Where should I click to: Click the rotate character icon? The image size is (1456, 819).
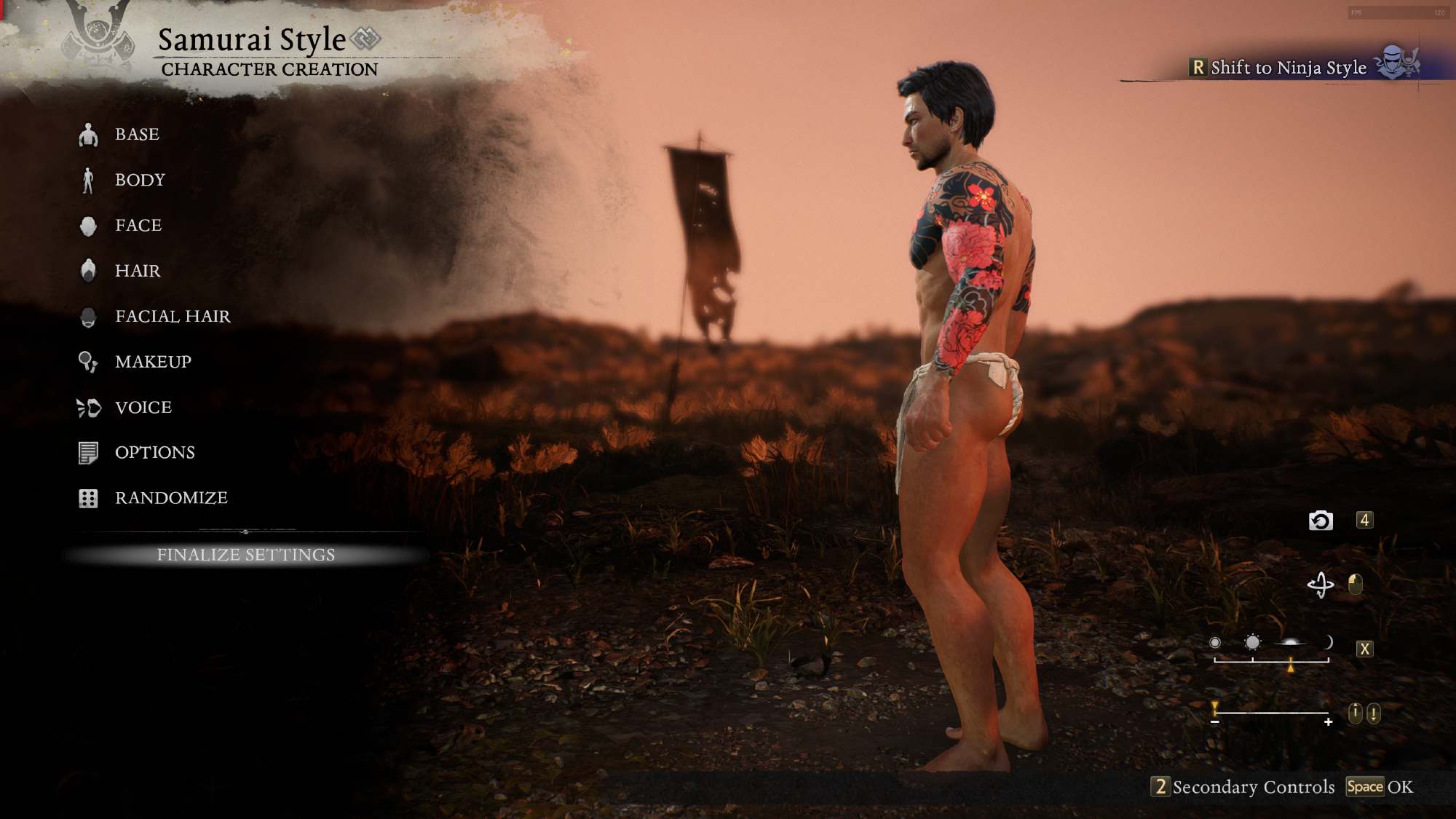(x=1321, y=585)
